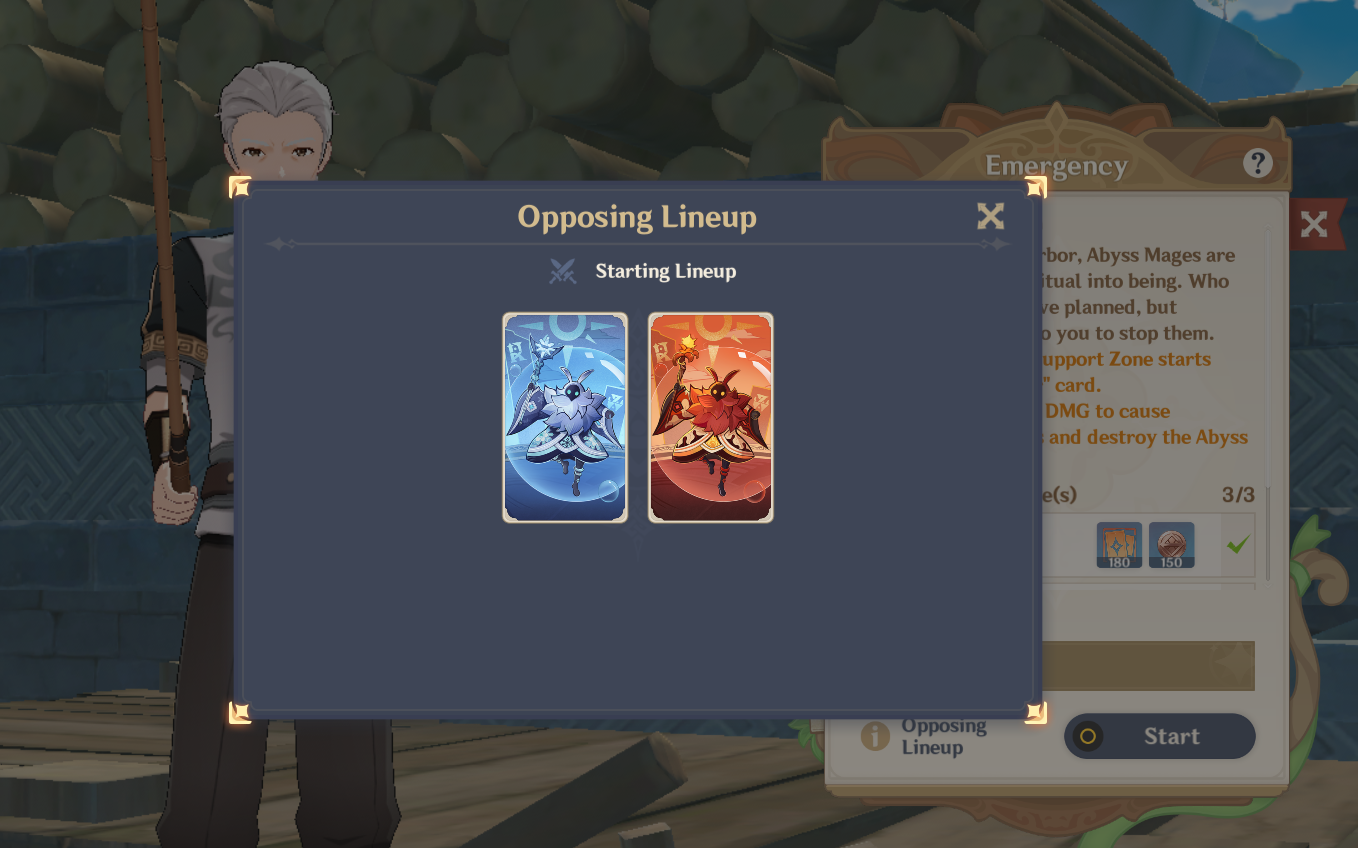This screenshot has width=1358, height=848.
Task: Close the Opposing Lineup popup
Action: click(990, 216)
